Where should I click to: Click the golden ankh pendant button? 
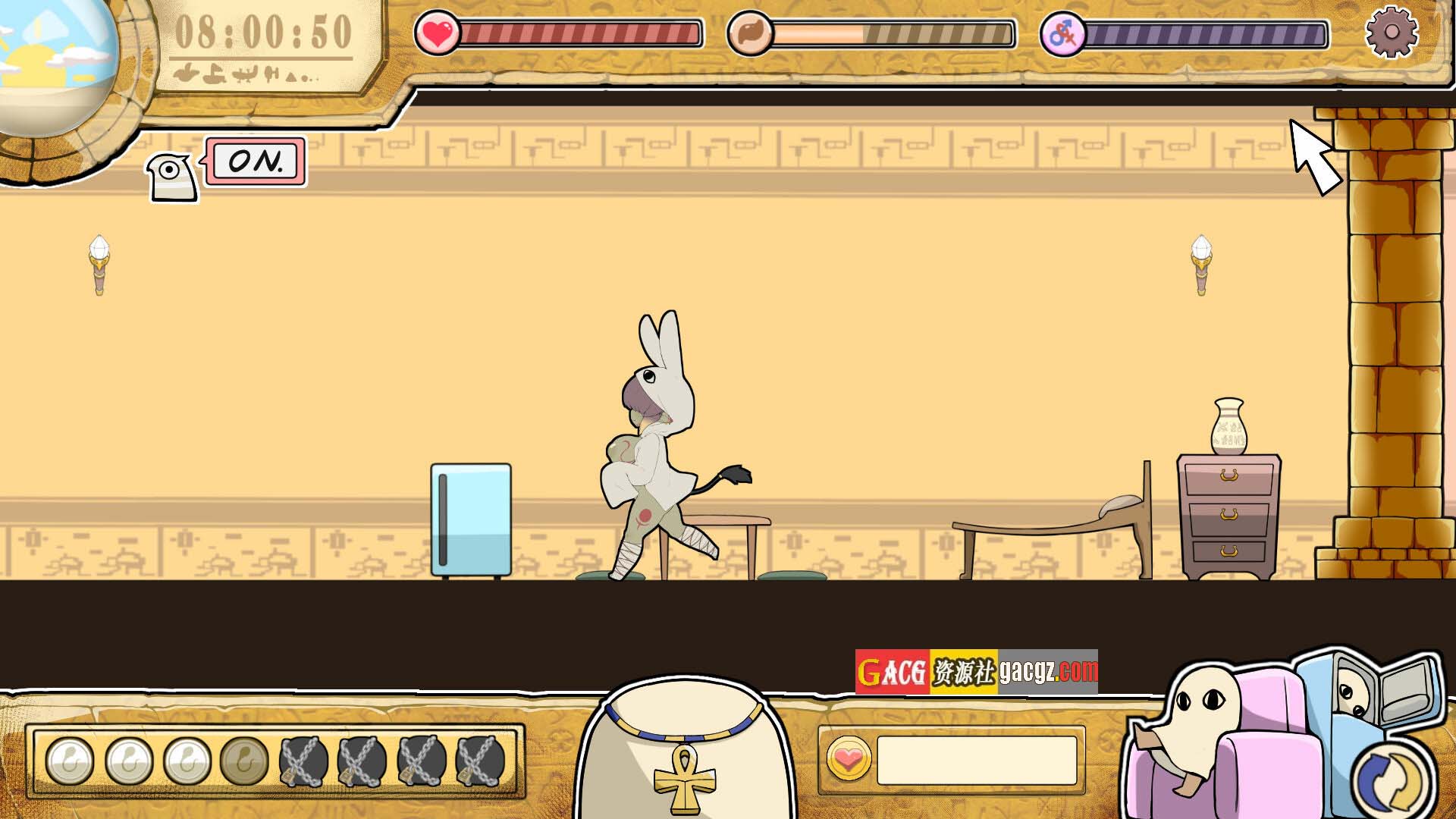(x=685, y=777)
